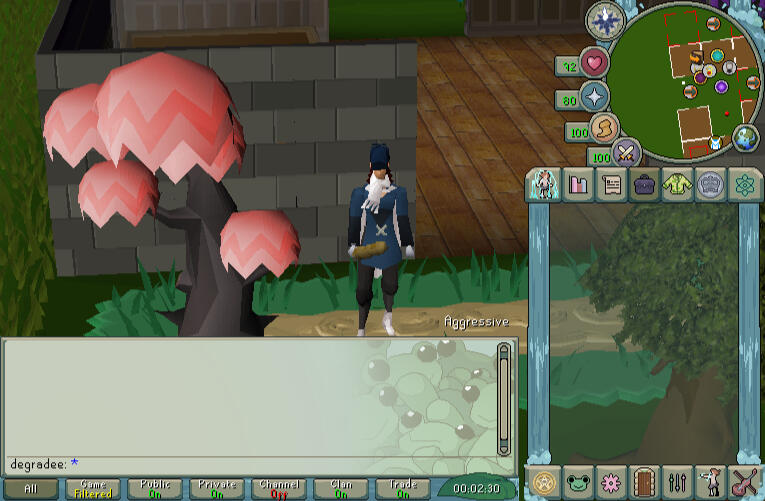Open the world map globe icon
The image size is (765, 501).
[x=746, y=138]
